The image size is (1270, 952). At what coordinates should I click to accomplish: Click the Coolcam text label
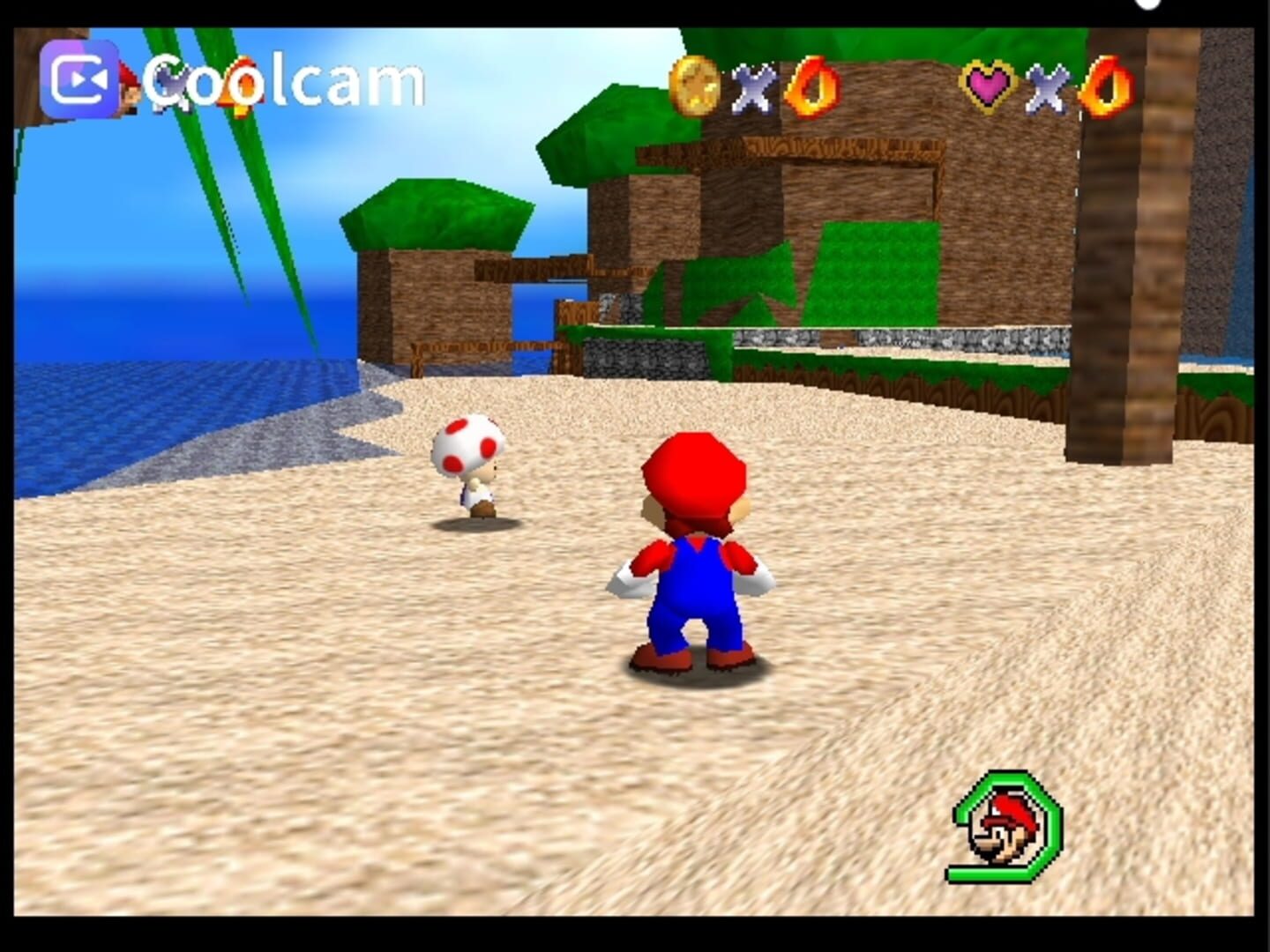click(x=282, y=82)
